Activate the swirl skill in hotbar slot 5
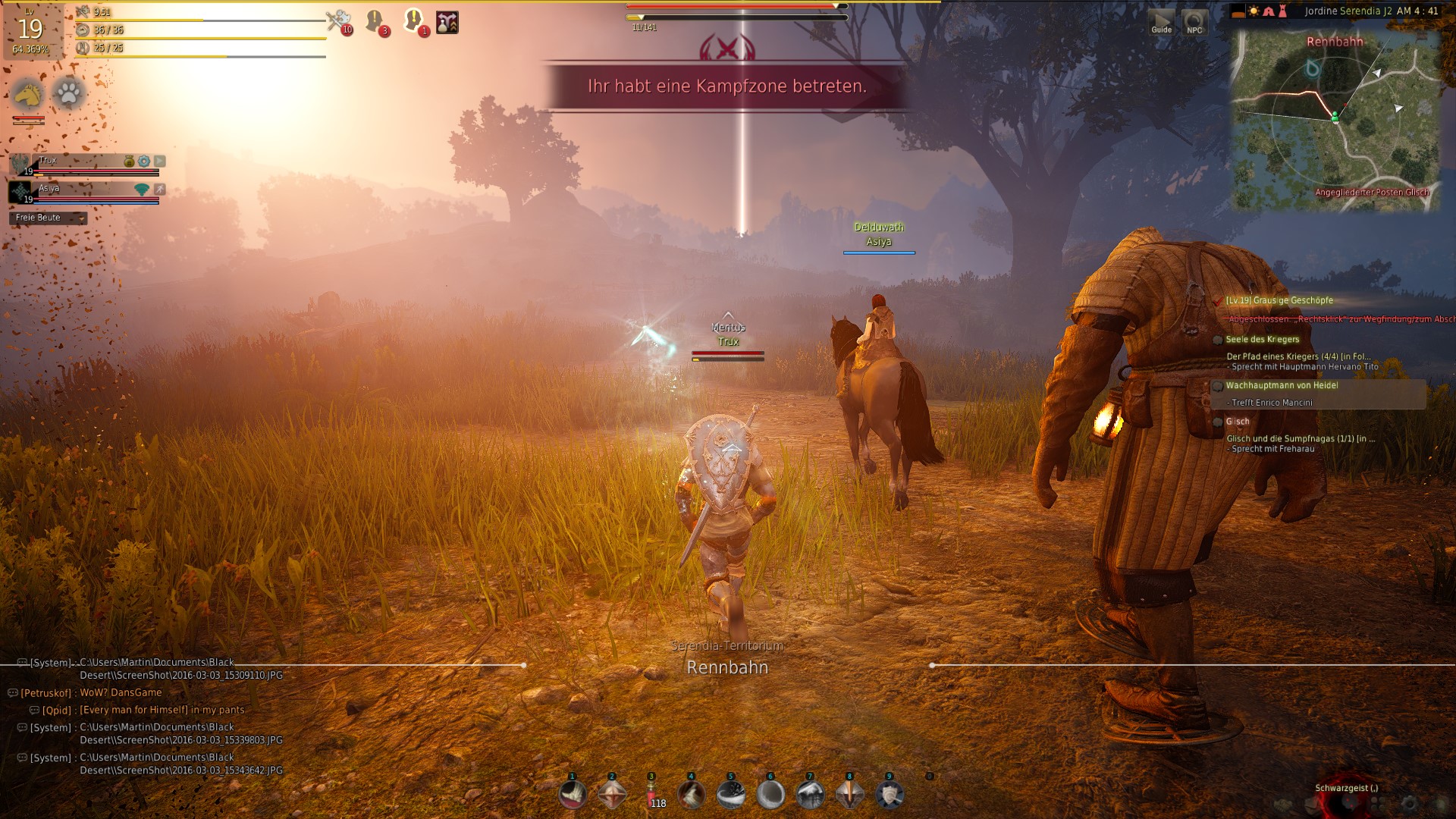The image size is (1456, 819). pyautogui.click(x=731, y=795)
